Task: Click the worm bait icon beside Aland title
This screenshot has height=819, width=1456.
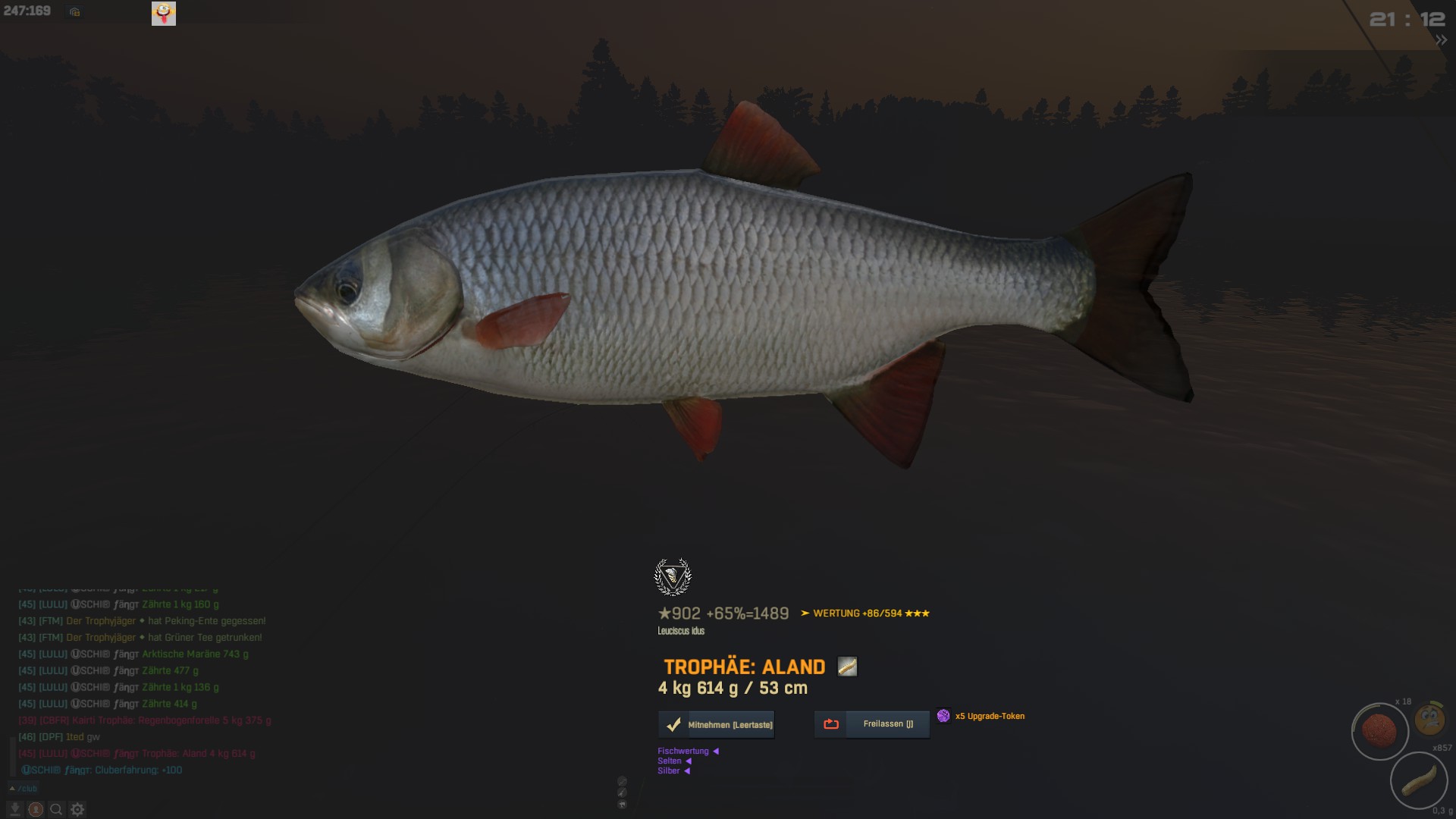Action: tap(847, 667)
